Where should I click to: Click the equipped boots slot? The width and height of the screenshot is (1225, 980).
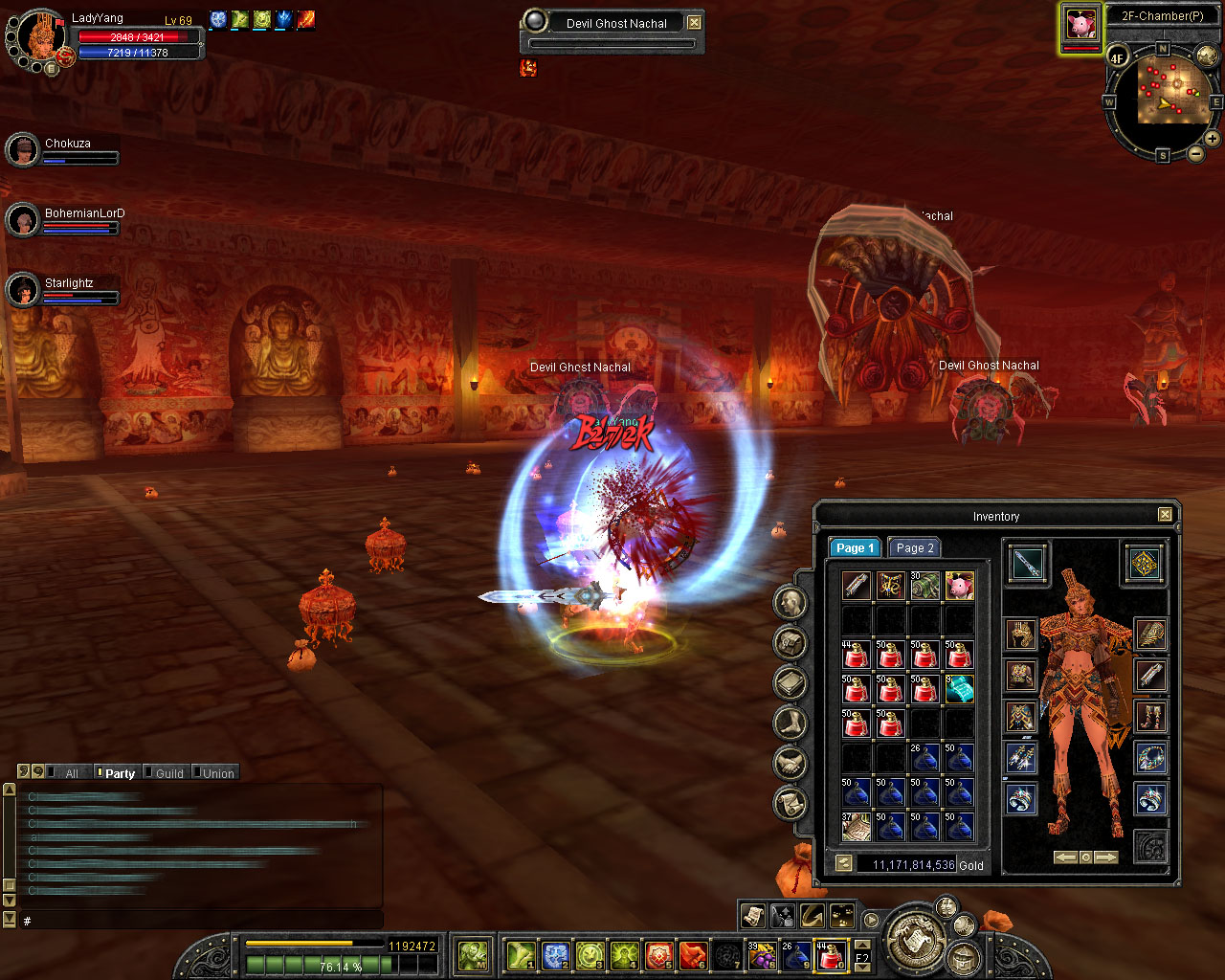[1149, 716]
